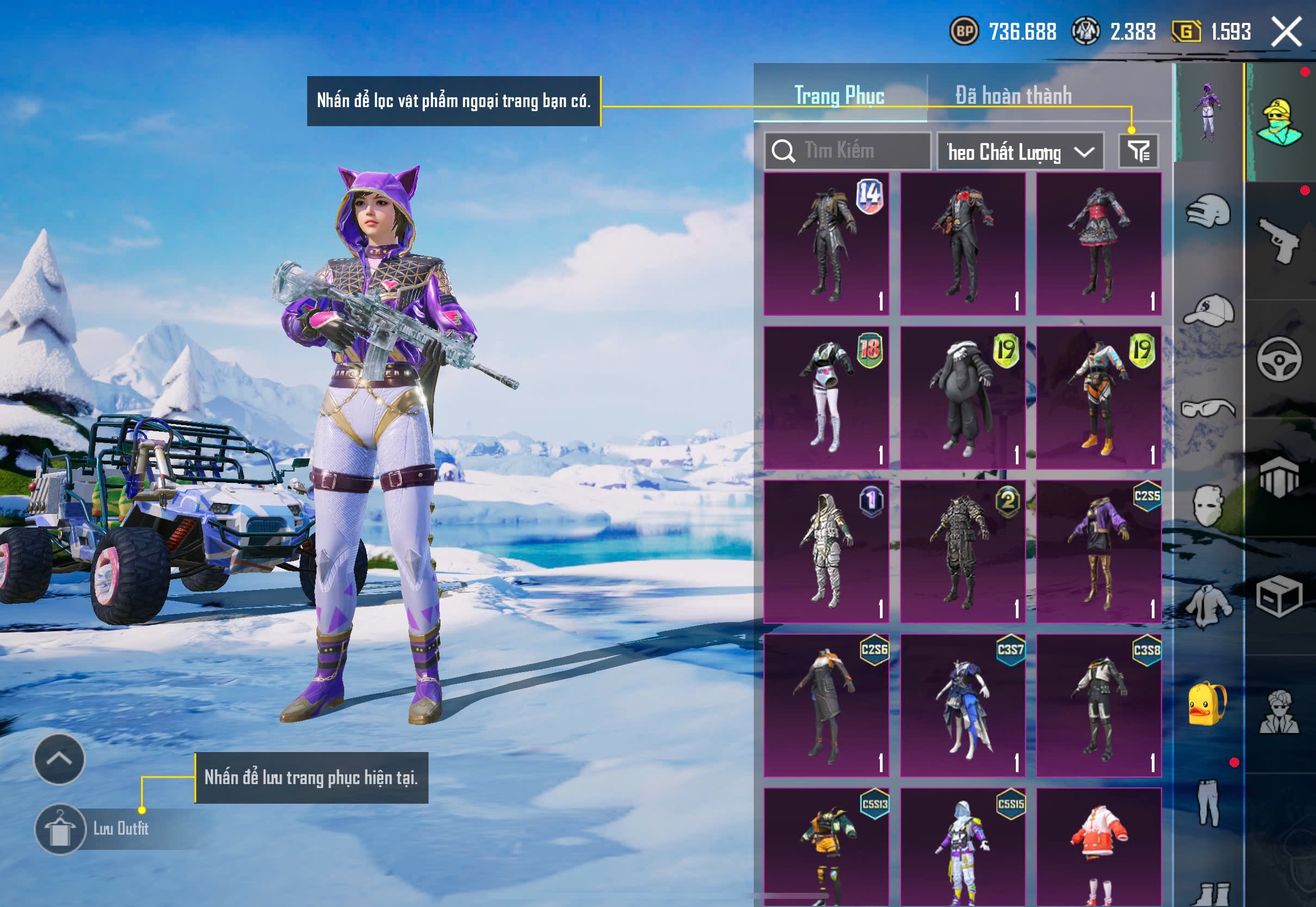Select the blue C3S7 dress outfit
The width and height of the screenshot is (1316, 907).
[963, 705]
